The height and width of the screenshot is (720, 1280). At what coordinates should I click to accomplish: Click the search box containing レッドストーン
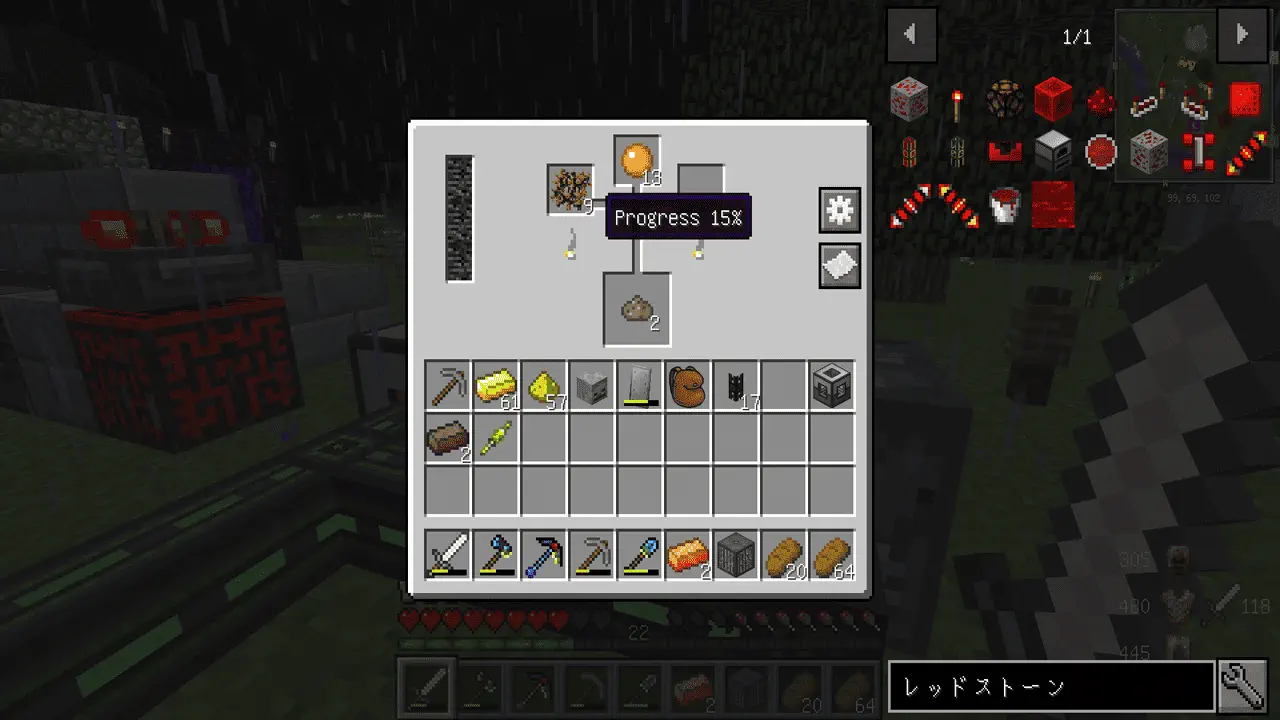point(1050,687)
